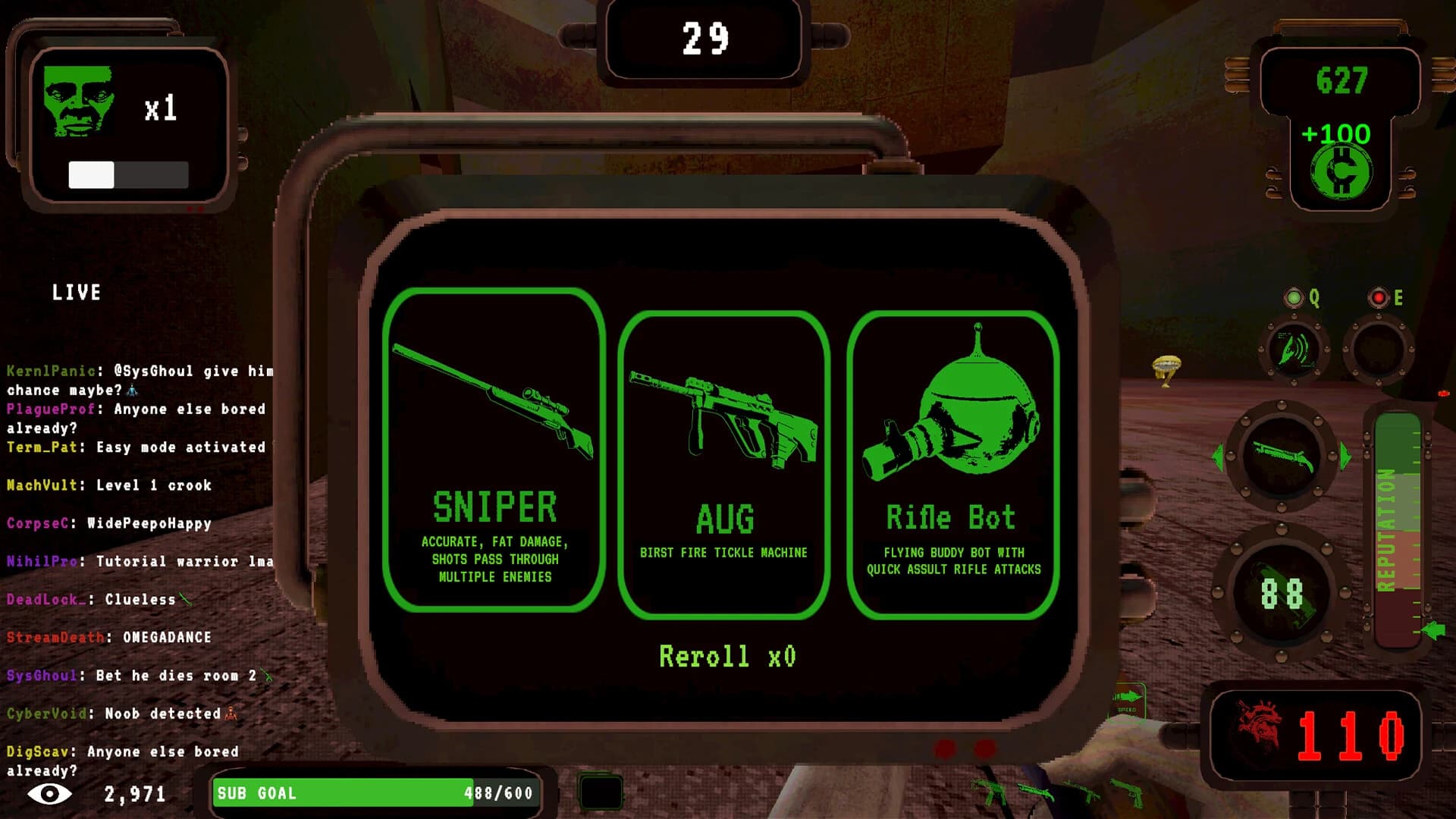Click the pistol icon in the bottom weapon bar
Viewport: 1456px width, 819px height.
pyautogui.click(x=1128, y=792)
